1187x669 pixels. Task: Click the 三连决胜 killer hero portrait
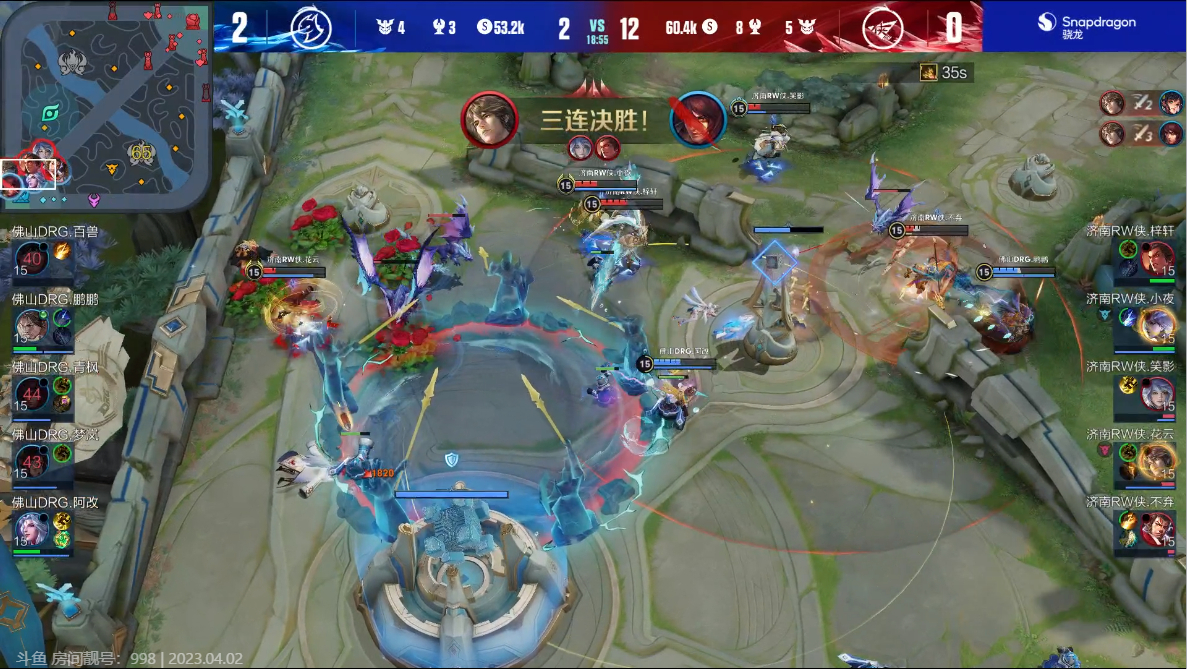pos(489,120)
